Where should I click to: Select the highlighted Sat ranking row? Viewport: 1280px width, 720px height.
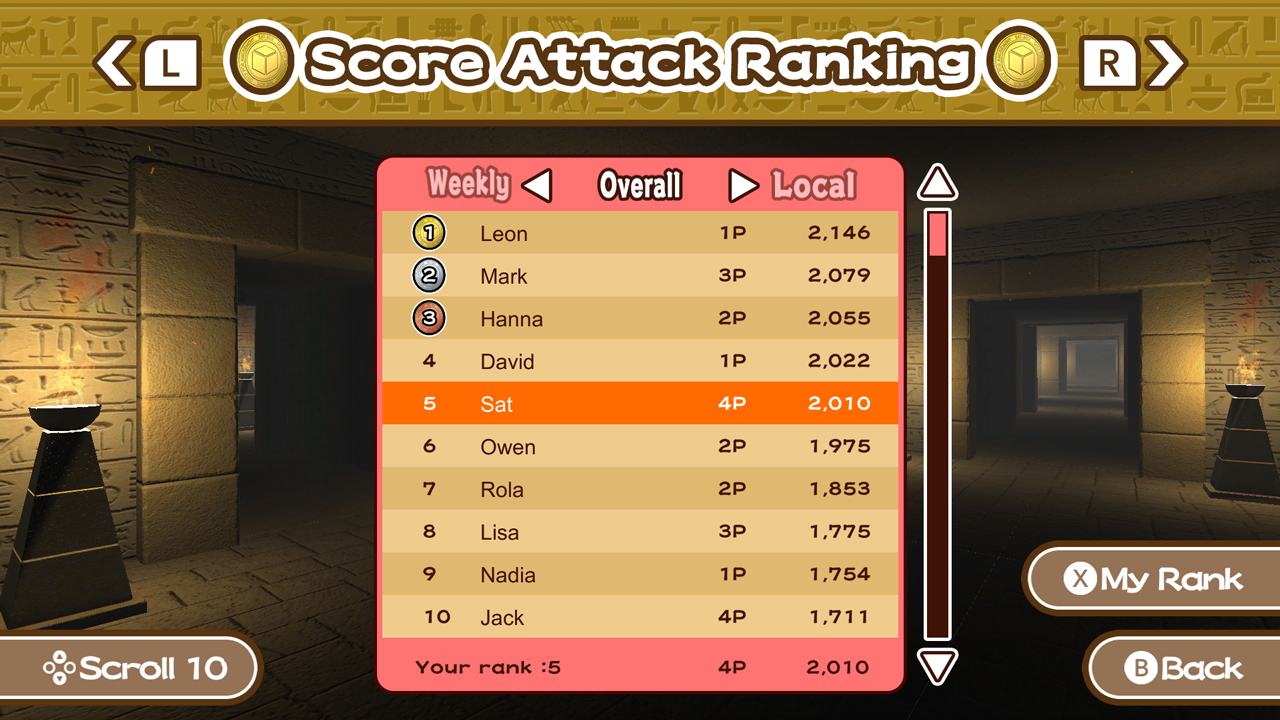639,404
